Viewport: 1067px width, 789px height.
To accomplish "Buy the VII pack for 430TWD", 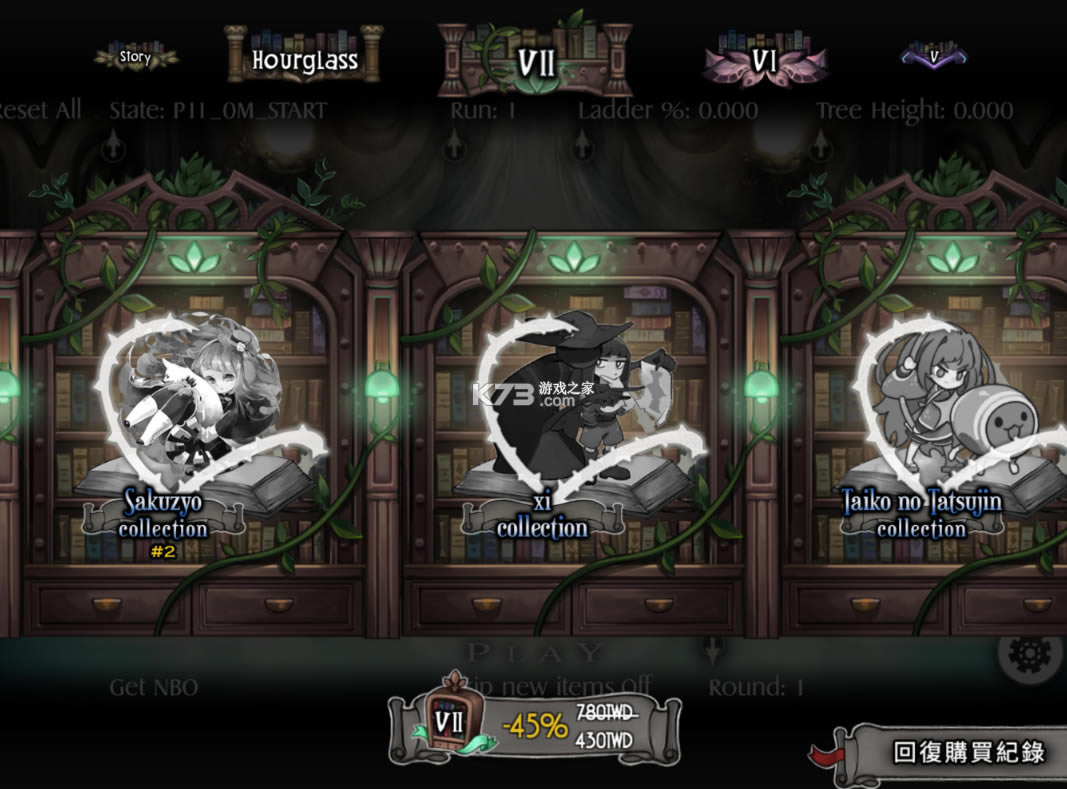I will click(535, 727).
